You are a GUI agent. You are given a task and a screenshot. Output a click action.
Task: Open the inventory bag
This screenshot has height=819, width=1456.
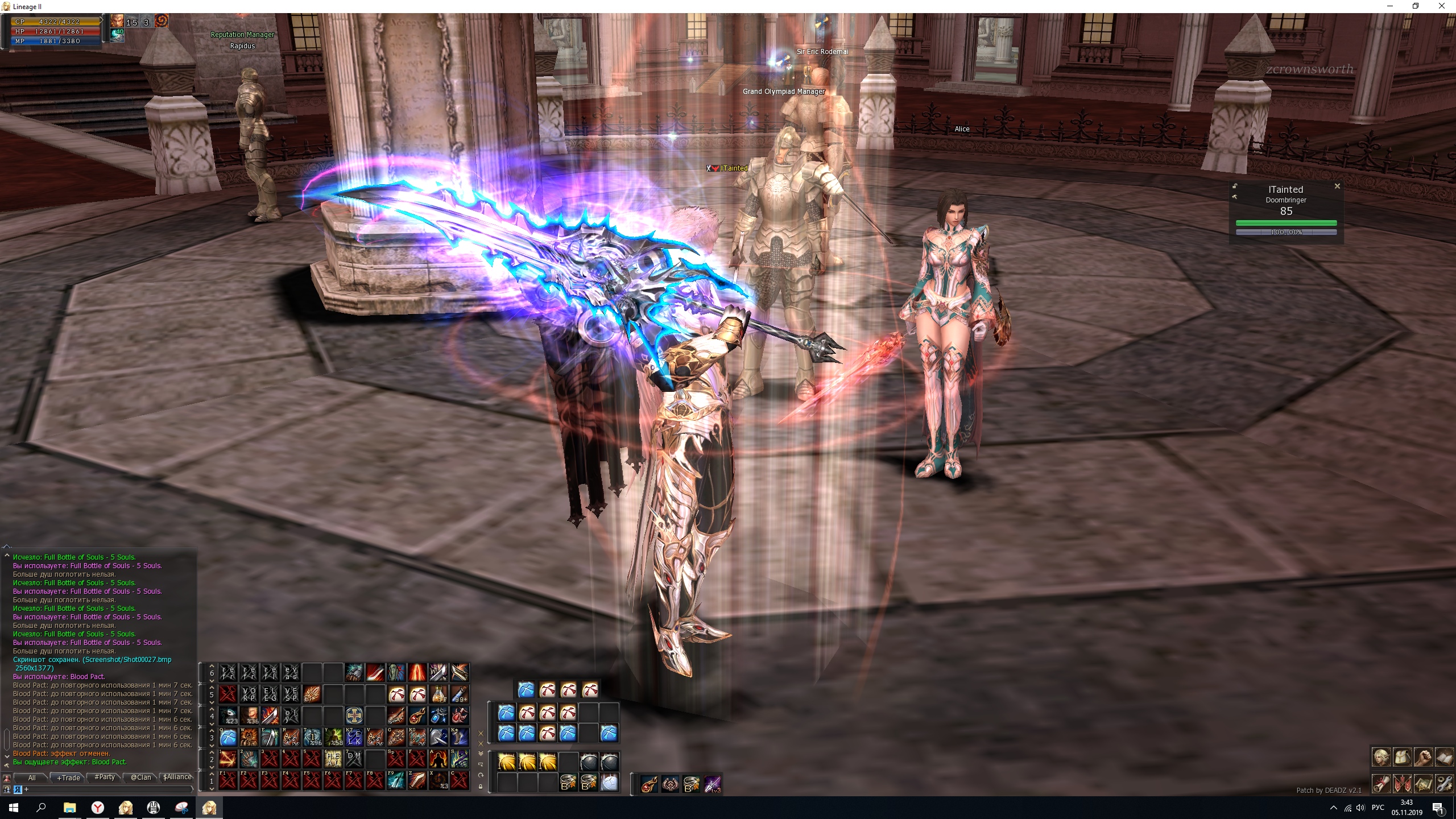pos(1403,758)
